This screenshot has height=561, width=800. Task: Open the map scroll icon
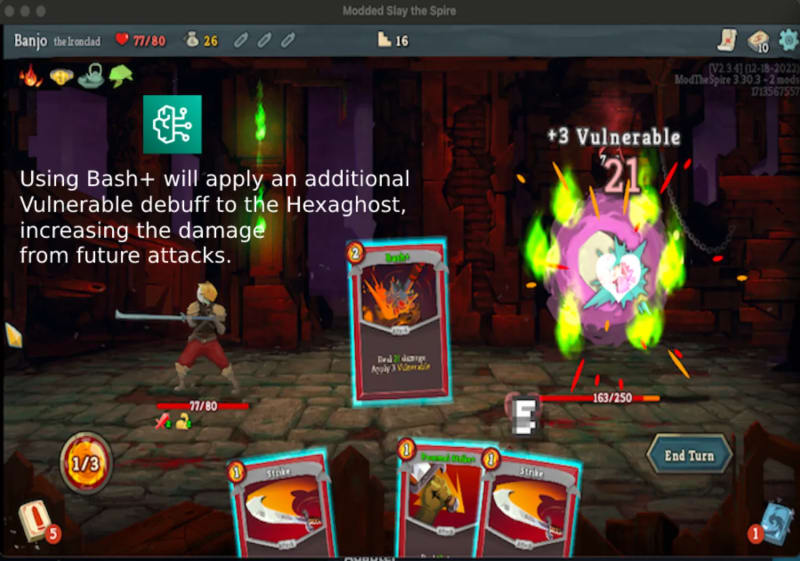click(x=727, y=41)
